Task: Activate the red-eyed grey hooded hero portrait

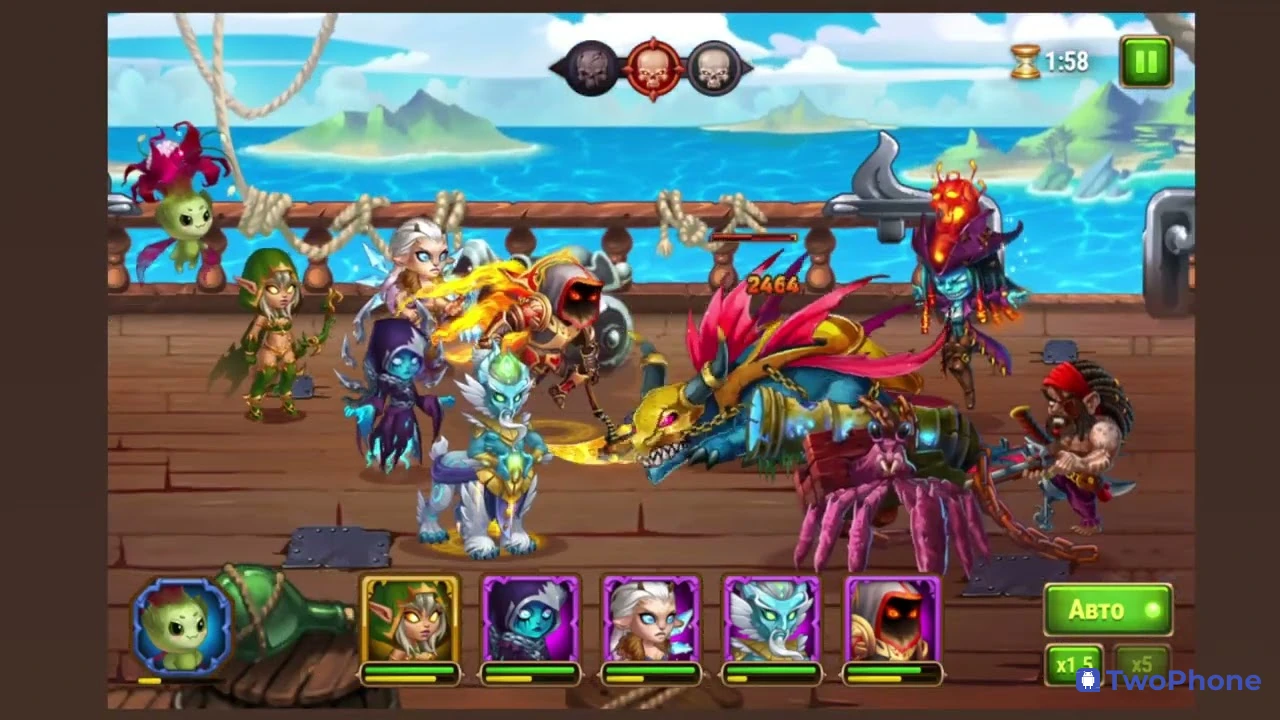Action: click(x=892, y=620)
